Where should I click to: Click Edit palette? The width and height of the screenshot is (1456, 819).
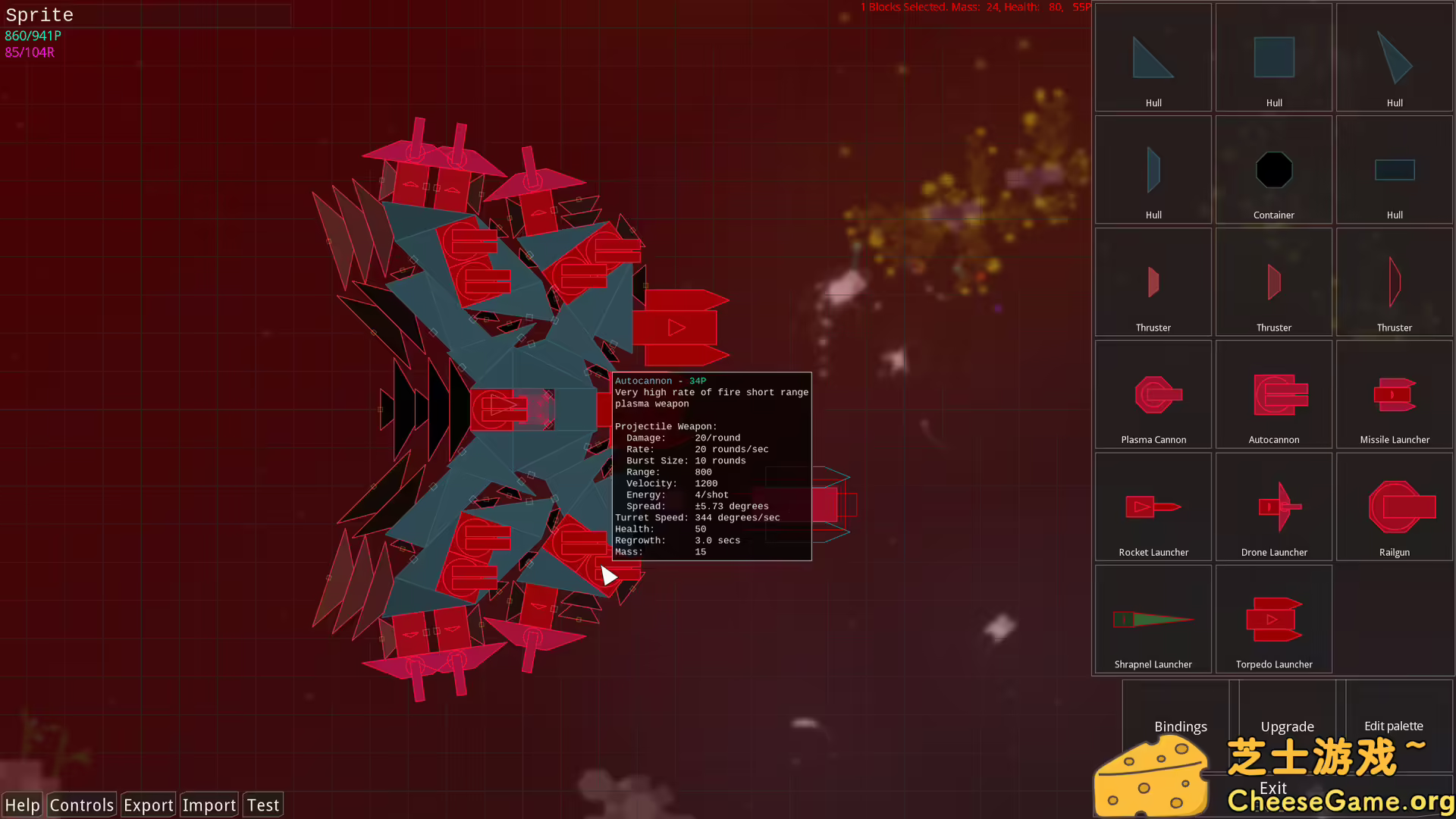point(1394,726)
